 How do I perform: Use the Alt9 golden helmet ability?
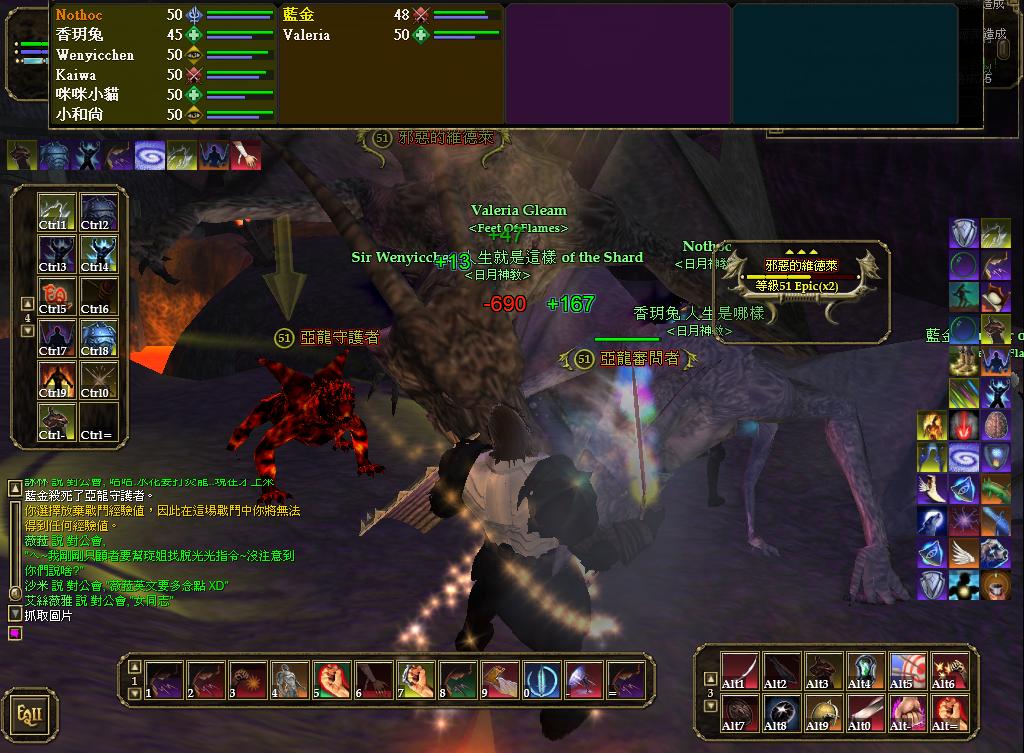pyautogui.click(x=823, y=713)
